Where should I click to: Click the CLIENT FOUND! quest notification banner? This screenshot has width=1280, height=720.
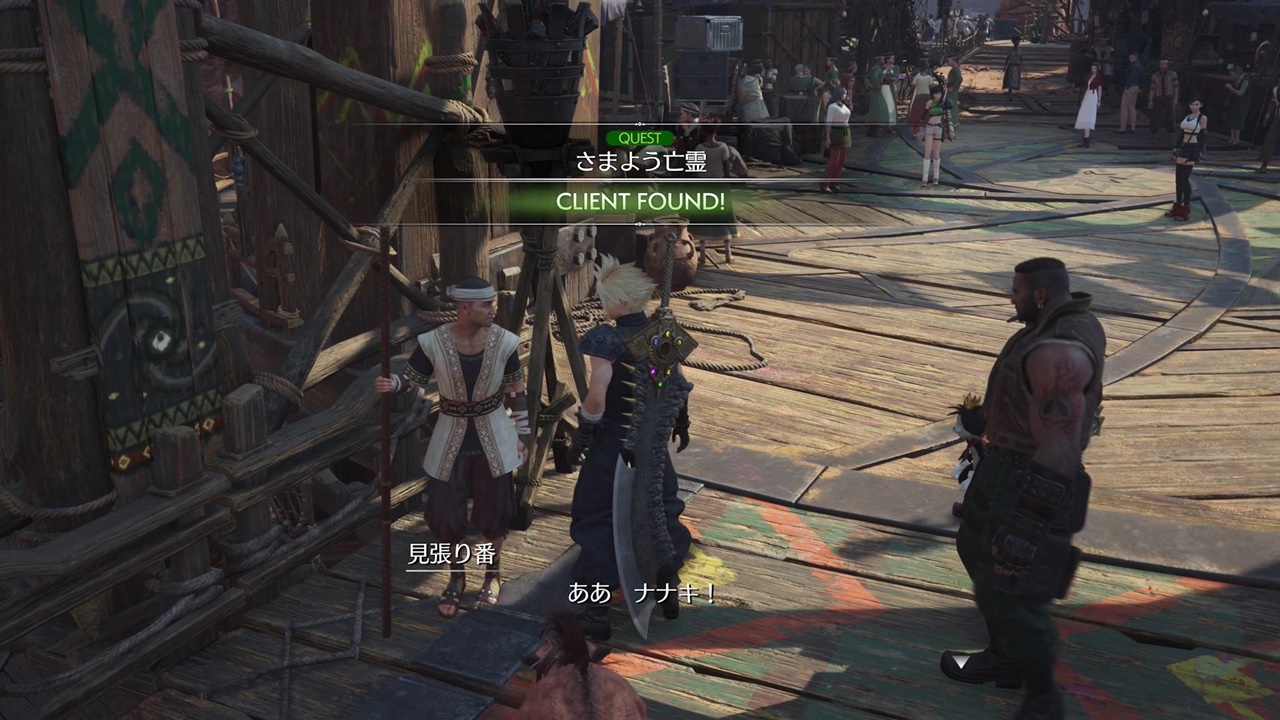click(x=640, y=202)
